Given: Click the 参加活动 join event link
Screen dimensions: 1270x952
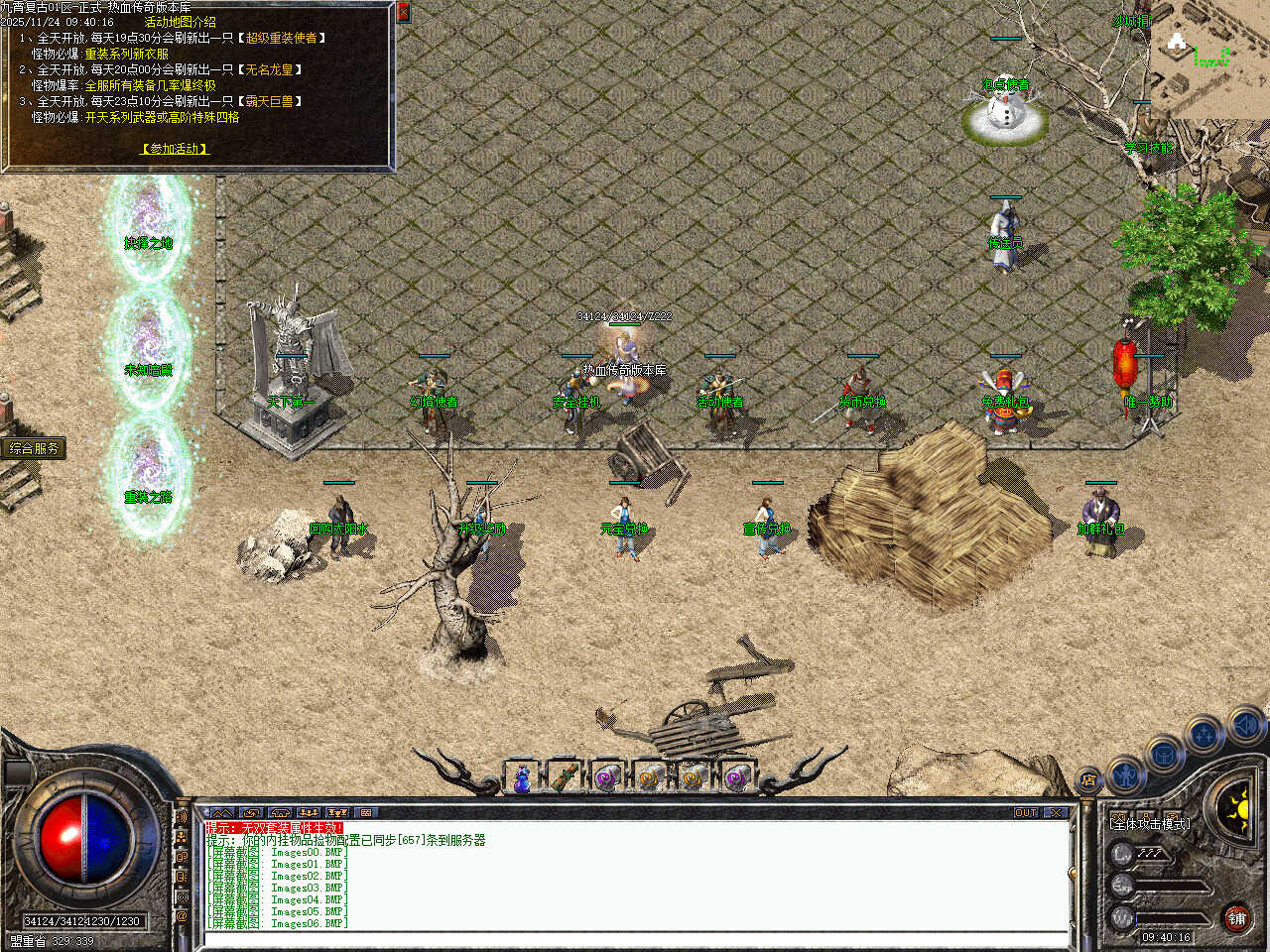Looking at the screenshot, I should 175,149.
